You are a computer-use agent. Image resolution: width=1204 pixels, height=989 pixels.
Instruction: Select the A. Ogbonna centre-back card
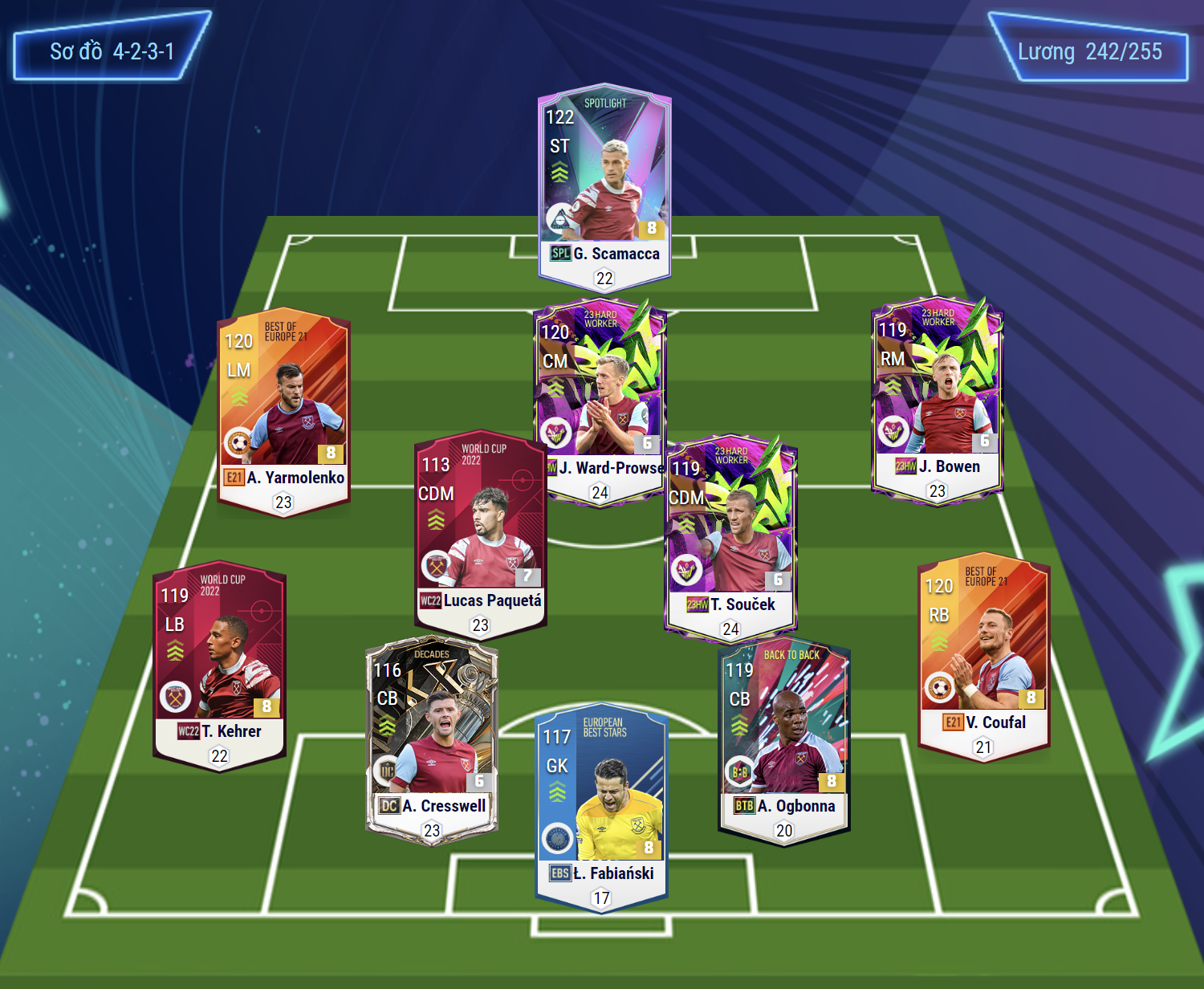pyautogui.click(x=784, y=740)
